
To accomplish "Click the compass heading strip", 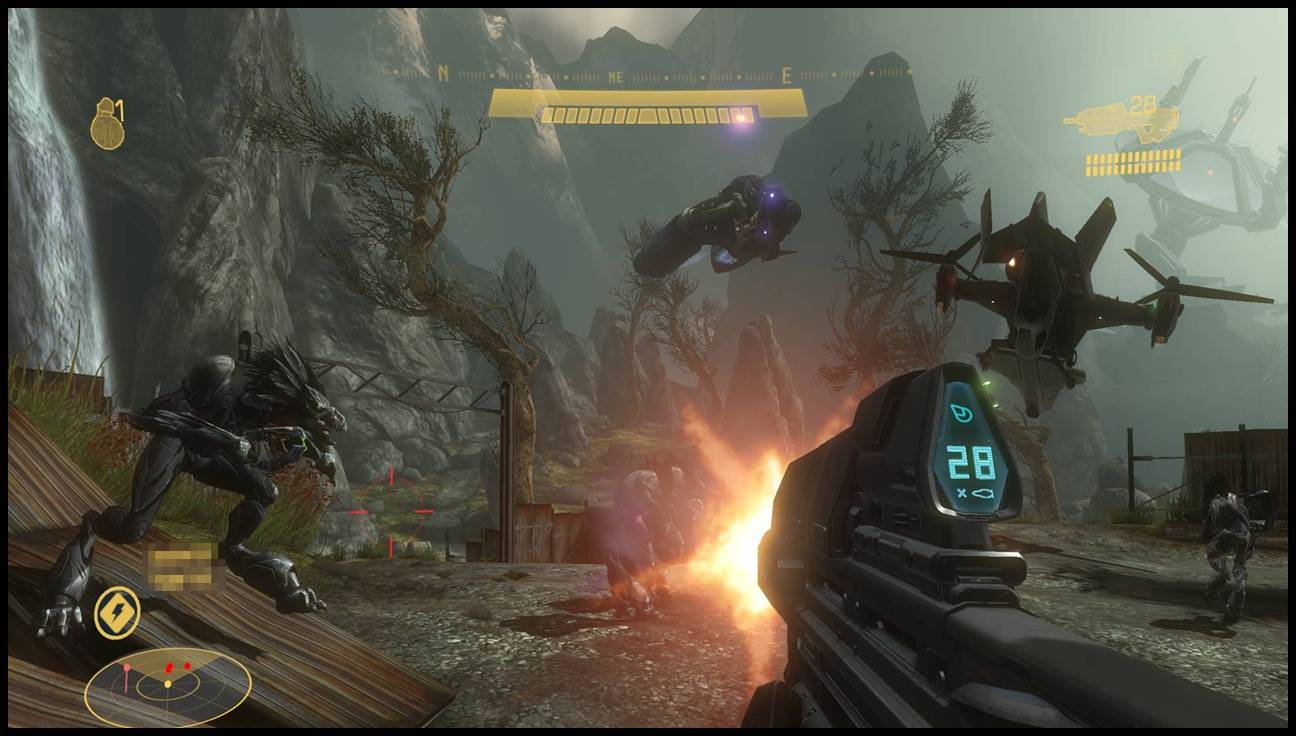I will pyautogui.click(x=646, y=74).
